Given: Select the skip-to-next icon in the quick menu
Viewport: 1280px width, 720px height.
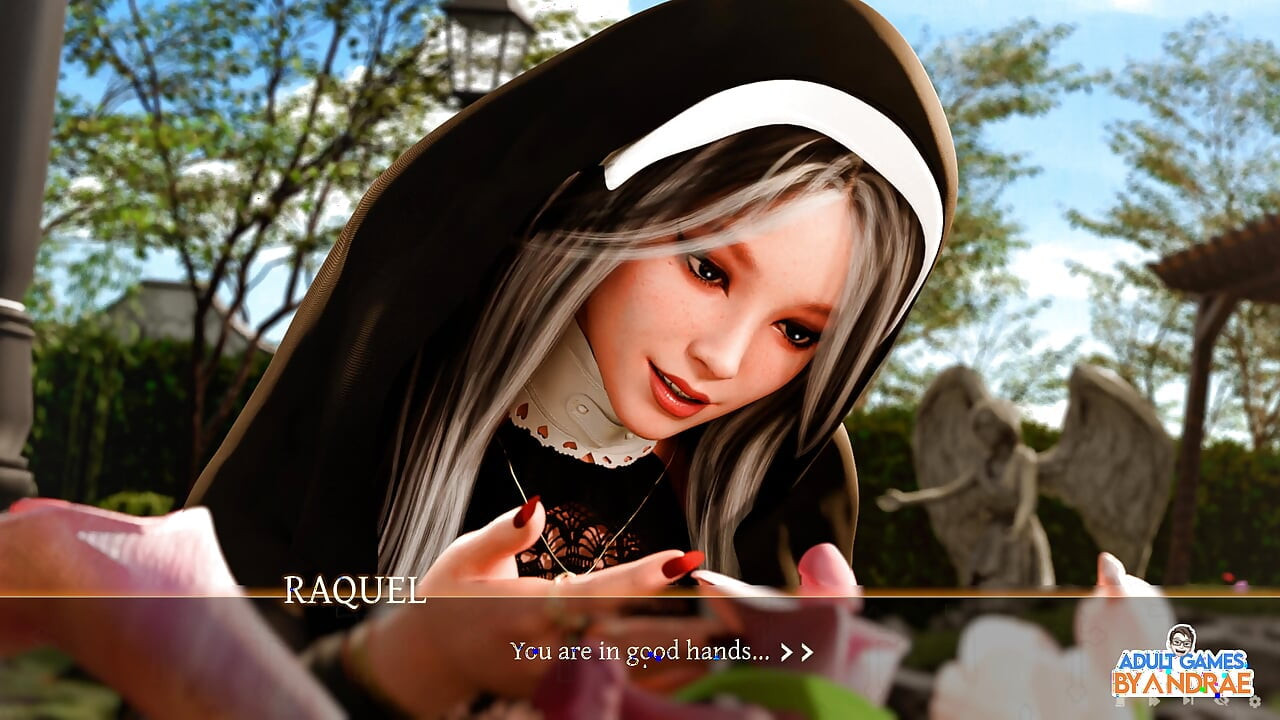Looking at the screenshot, I should (x=1188, y=702).
